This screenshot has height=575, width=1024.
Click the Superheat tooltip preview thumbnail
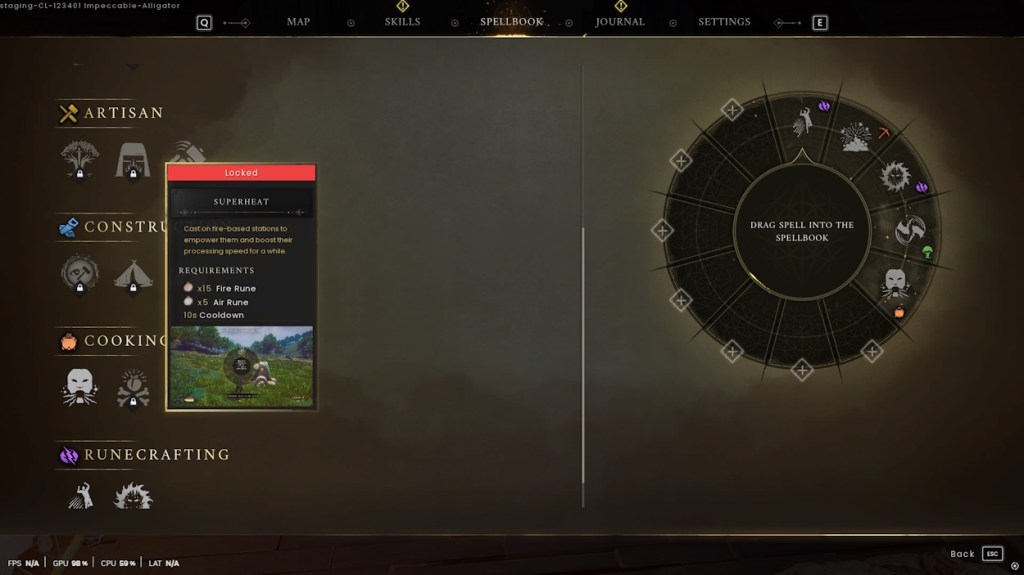241,366
